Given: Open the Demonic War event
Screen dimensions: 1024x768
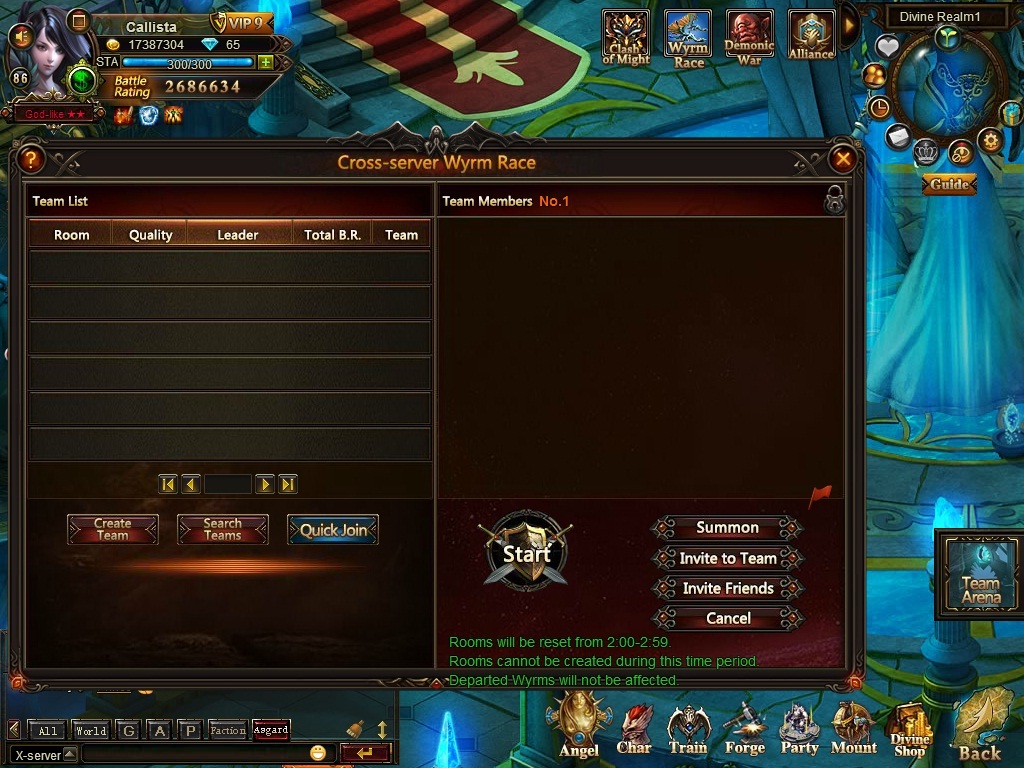Looking at the screenshot, I should [x=749, y=38].
